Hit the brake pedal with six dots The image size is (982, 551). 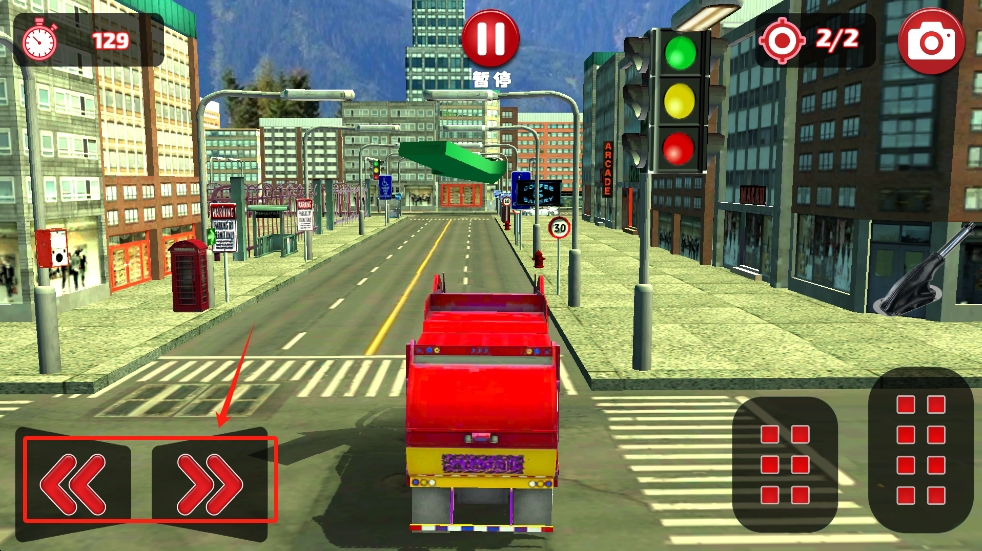[x=785, y=464]
